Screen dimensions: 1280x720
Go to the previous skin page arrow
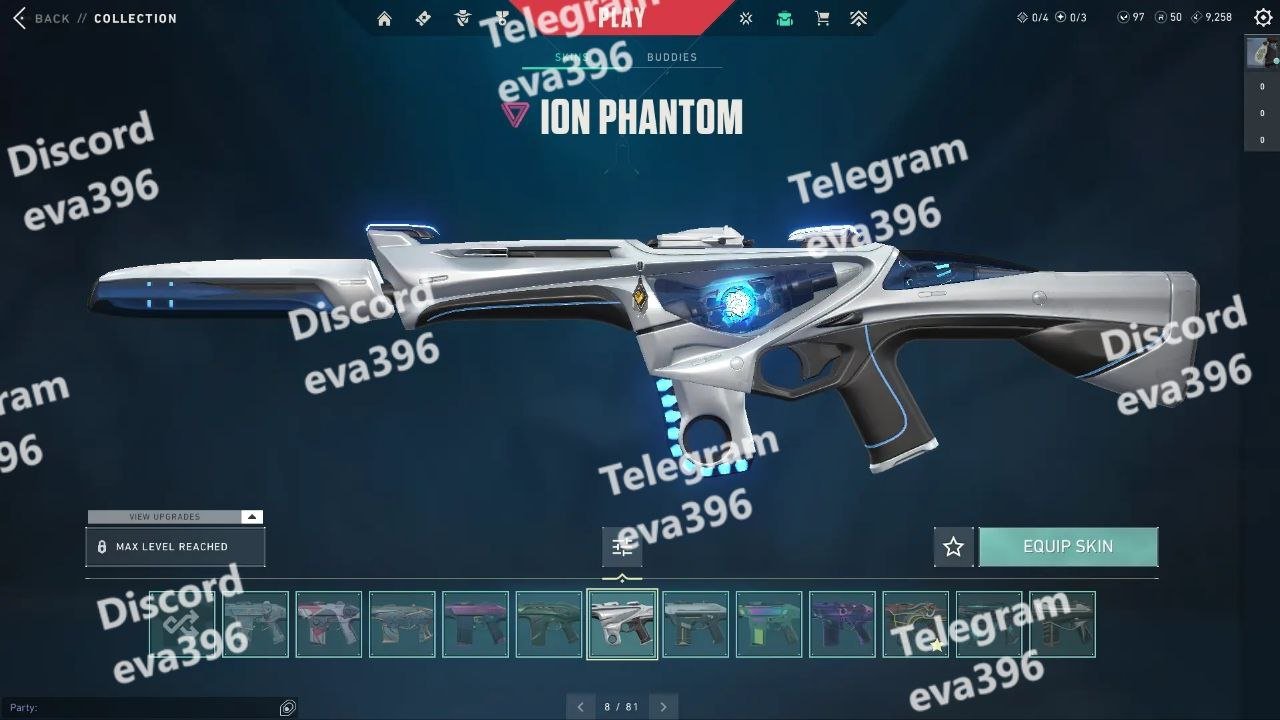click(581, 707)
